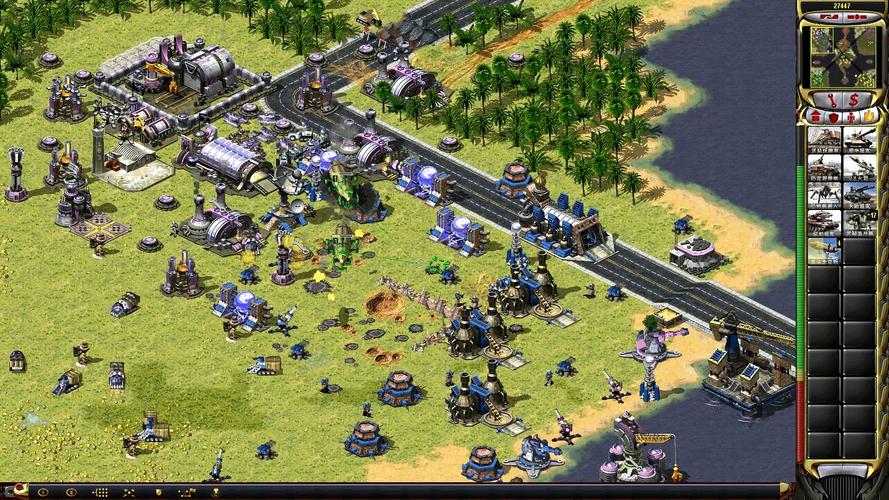
Task: Select the first vehicle cameo in the list
Action: (824, 138)
